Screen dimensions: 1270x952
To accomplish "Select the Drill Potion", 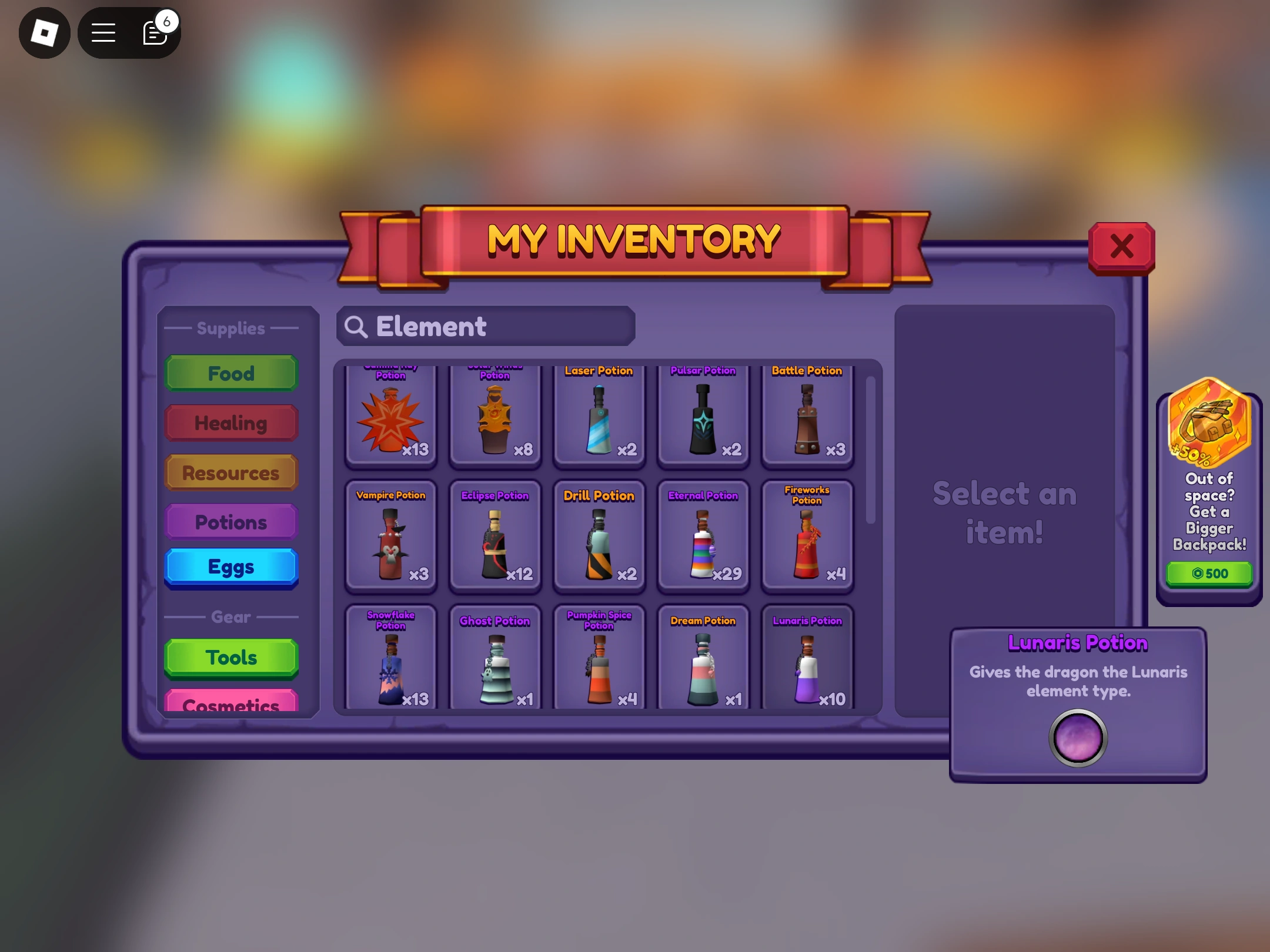I will pos(599,538).
